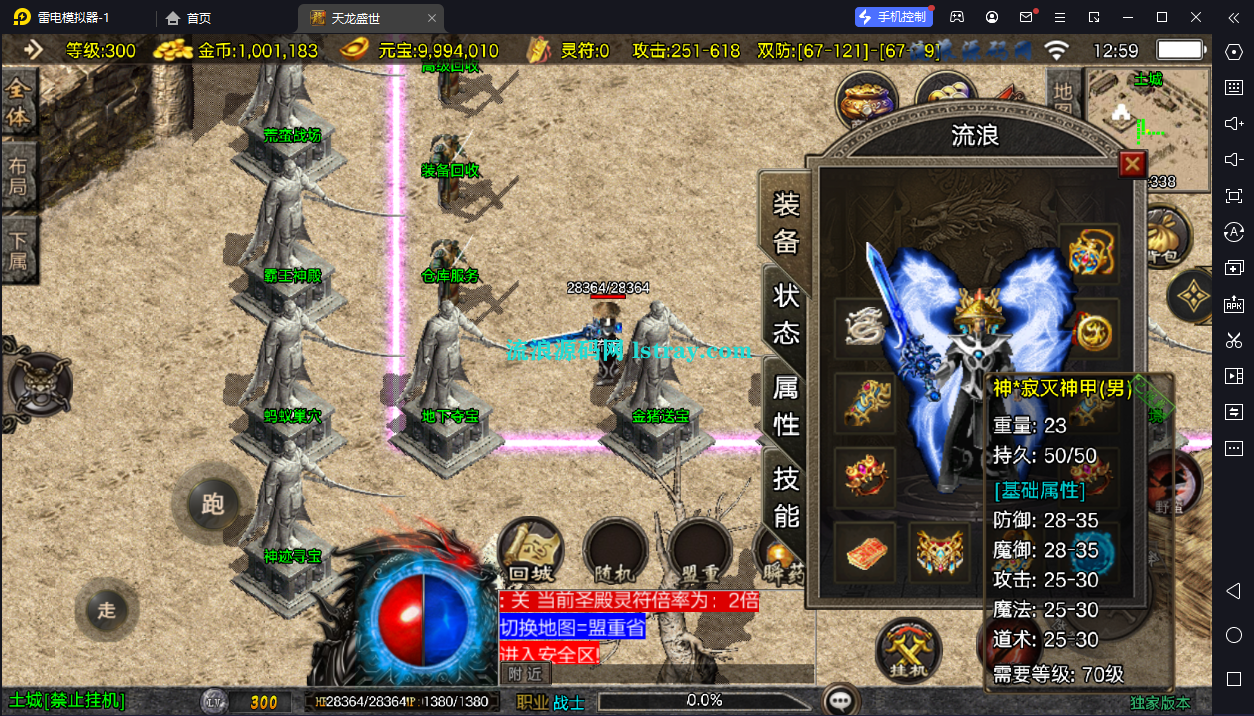1254x716 pixels.
Task: Click the winged crest medal slot
Action: [x=941, y=552]
